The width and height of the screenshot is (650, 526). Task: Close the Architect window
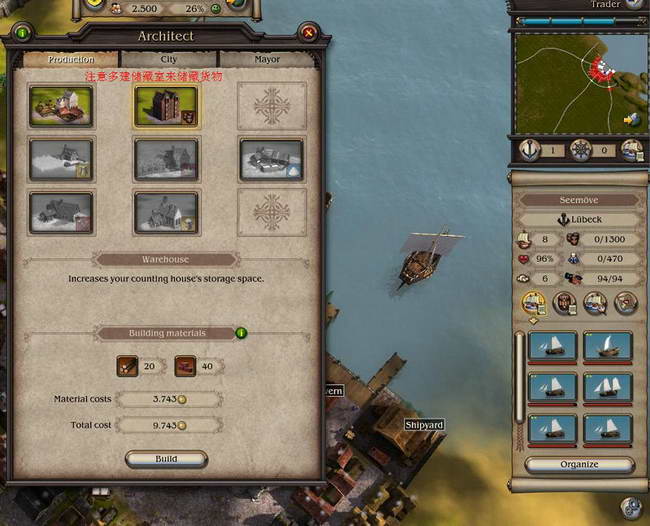click(x=309, y=33)
